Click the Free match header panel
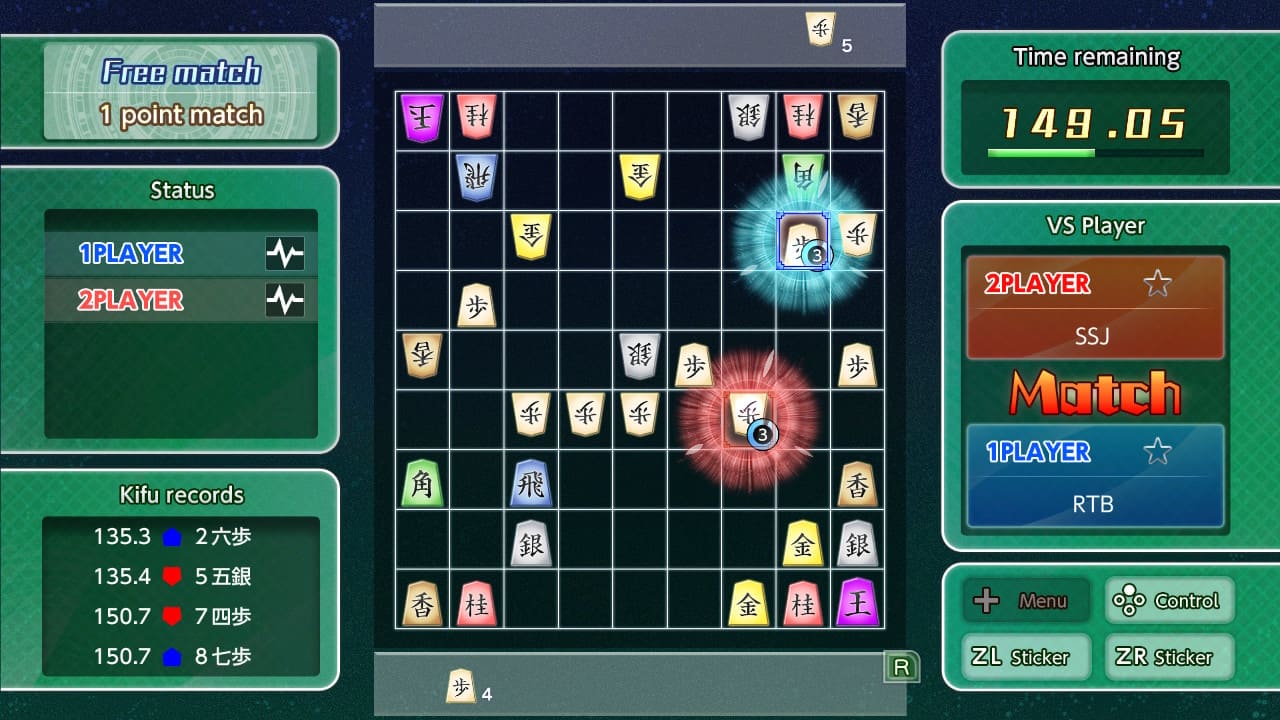 [x=180, y=90]
